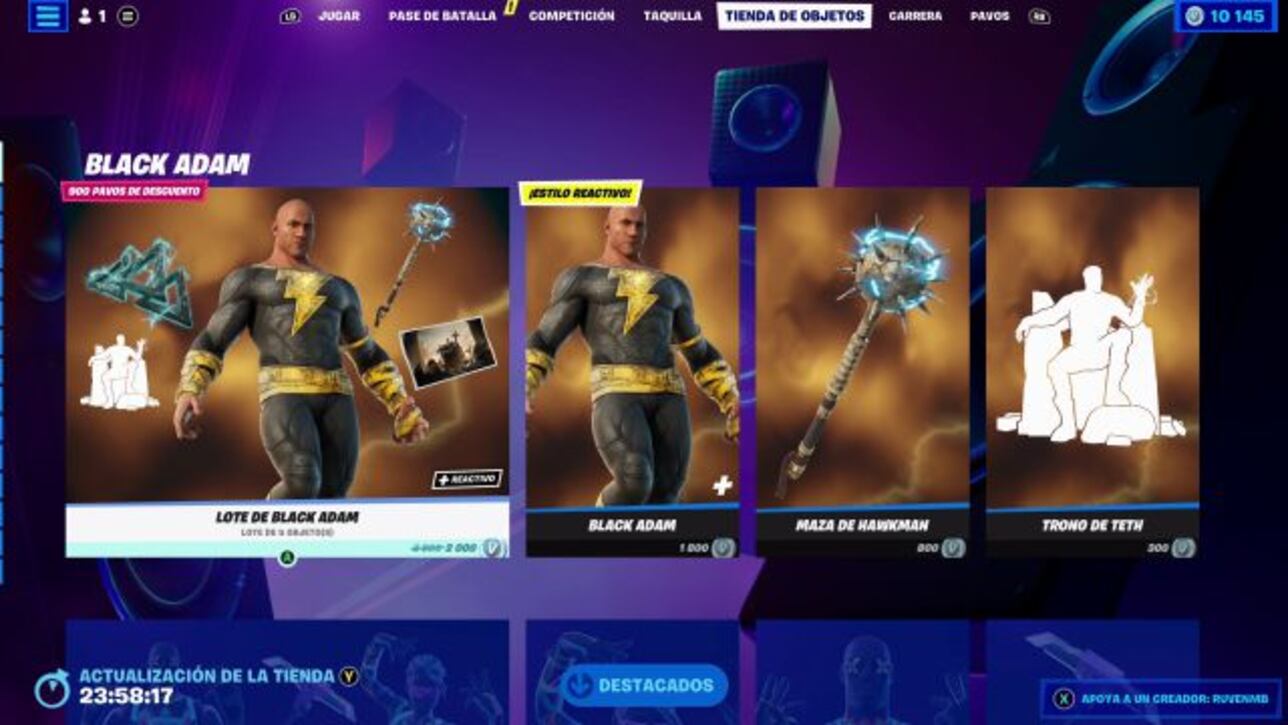This screenshot has height=725, width=1288.
Task: Click the RB bumper icon after Pavos
Action: coord(1043,15)
